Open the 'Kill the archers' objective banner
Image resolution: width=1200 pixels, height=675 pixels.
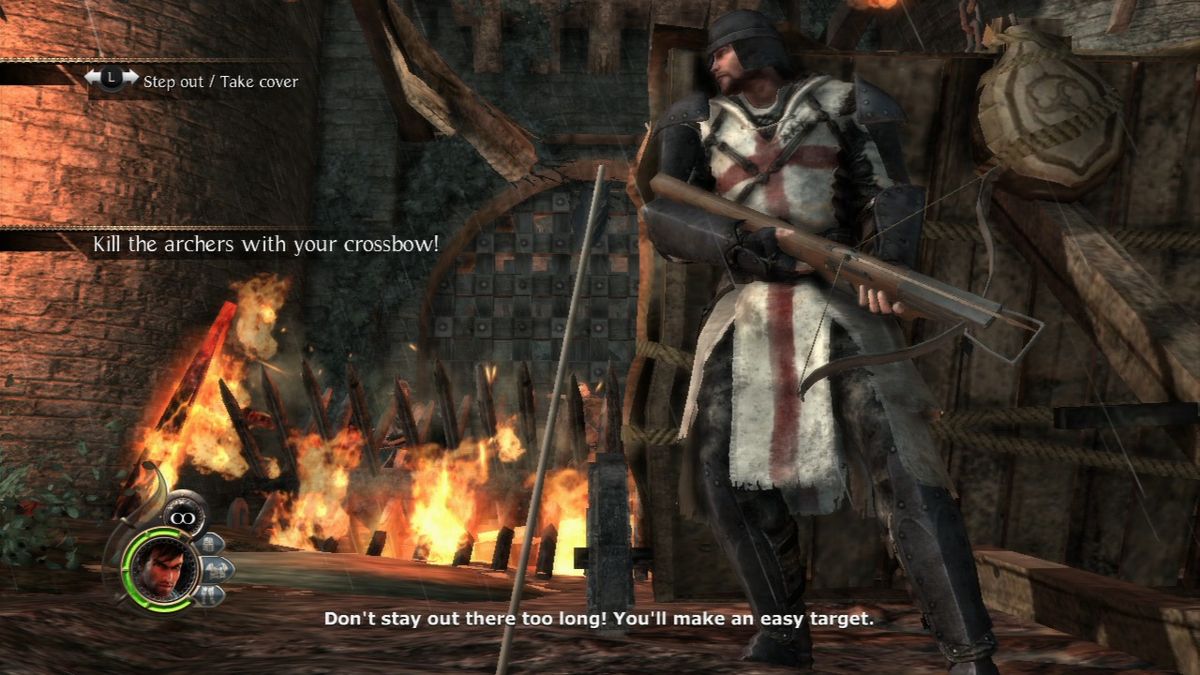[x=265, y=244]
